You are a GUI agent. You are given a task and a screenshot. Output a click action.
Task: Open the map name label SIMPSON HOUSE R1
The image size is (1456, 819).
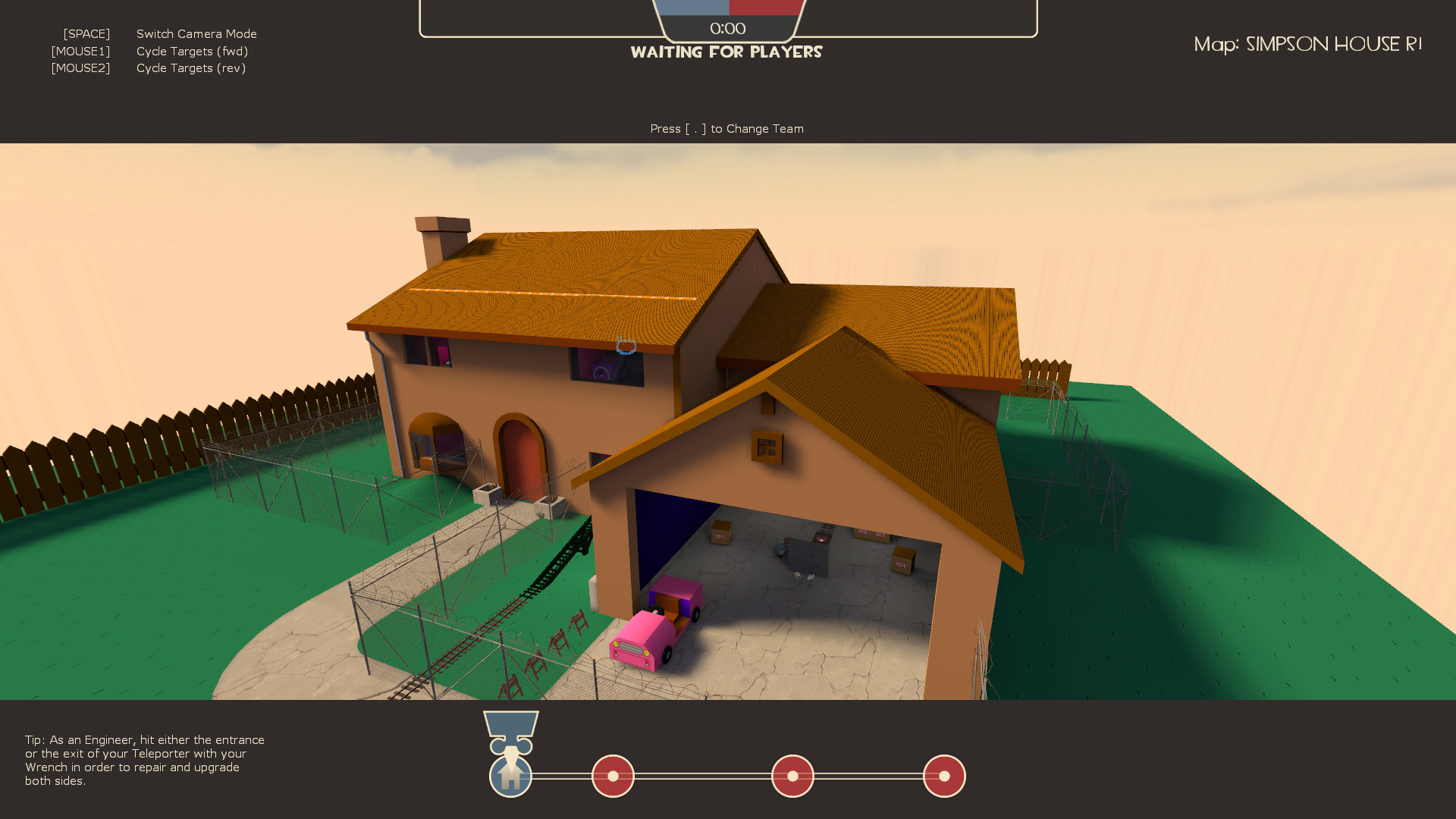(x=1307, y=44)
